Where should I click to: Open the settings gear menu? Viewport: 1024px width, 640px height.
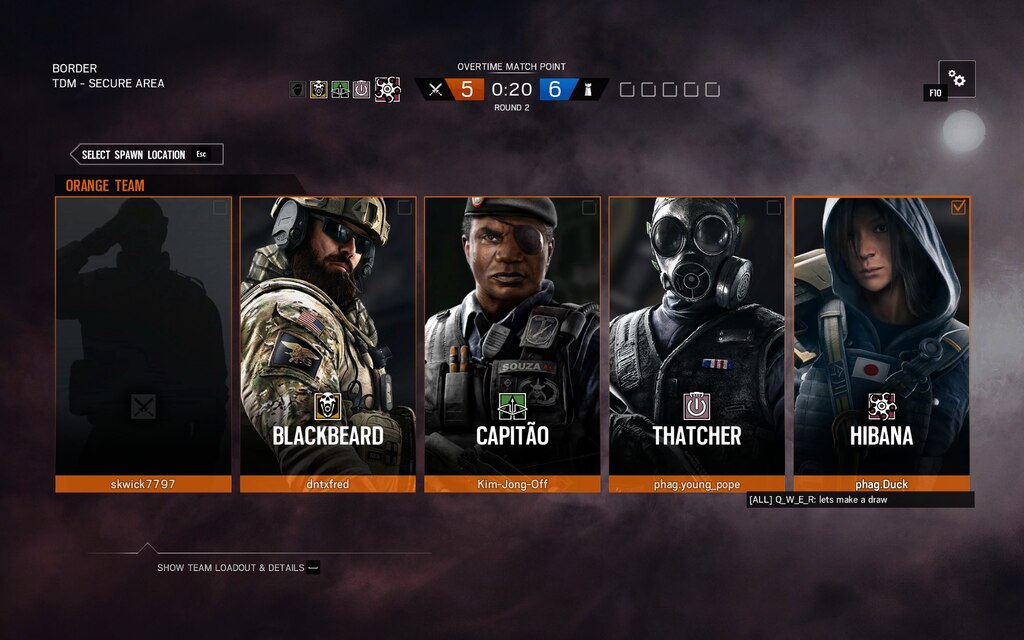(957, 79)
